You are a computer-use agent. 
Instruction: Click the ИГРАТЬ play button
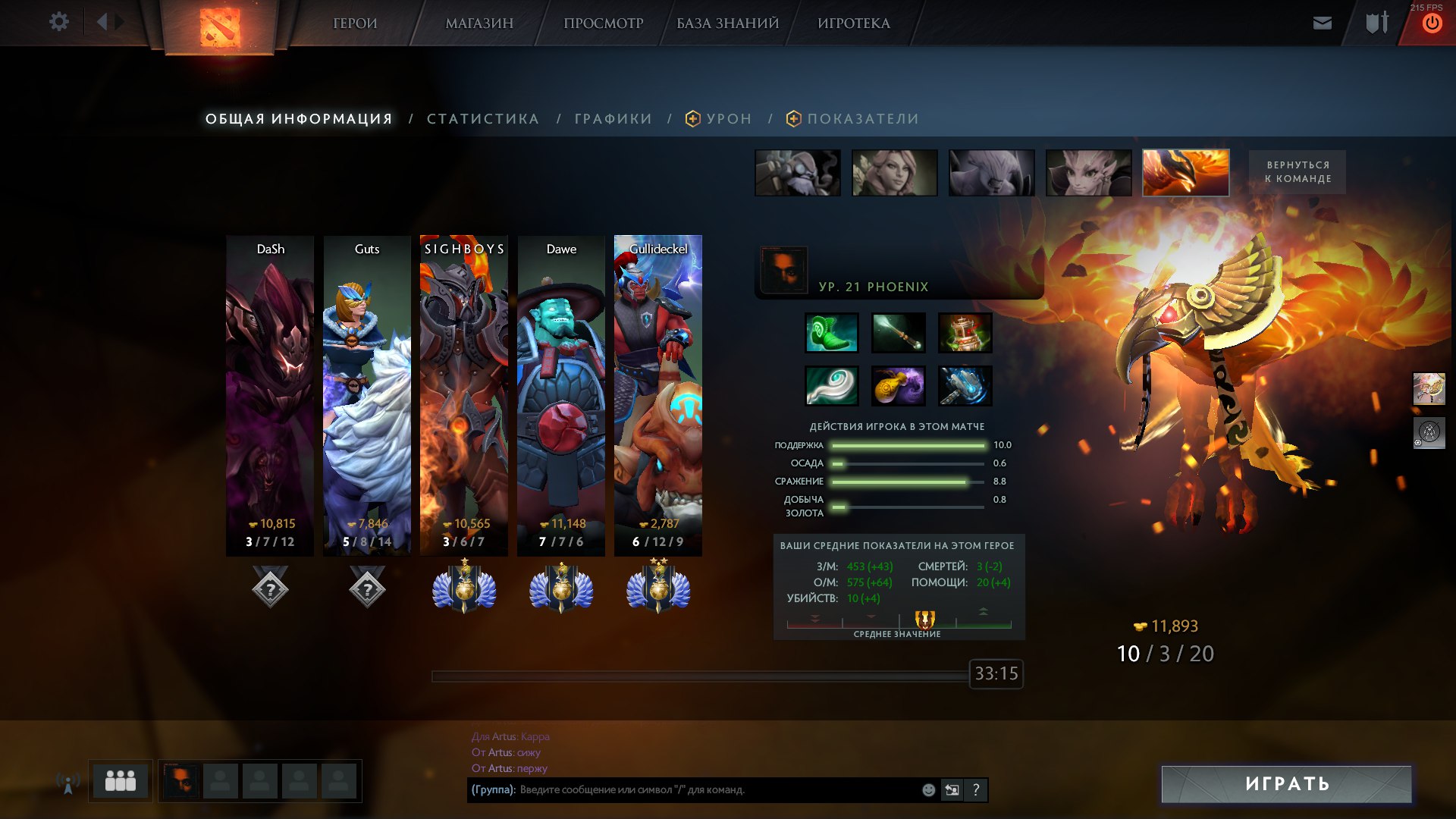click(x=1286, y=784)
